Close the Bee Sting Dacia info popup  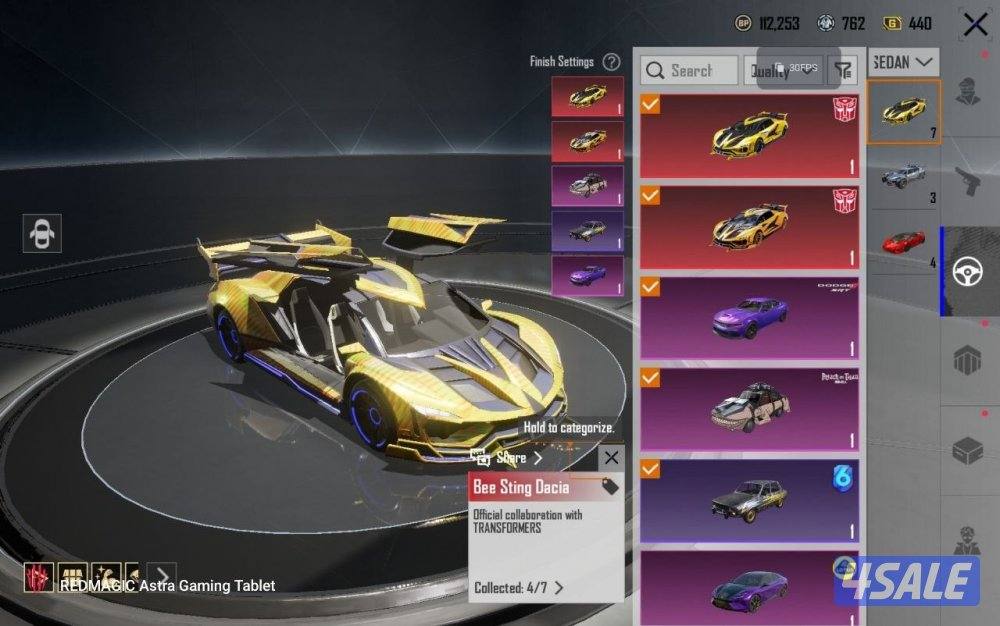611,458
